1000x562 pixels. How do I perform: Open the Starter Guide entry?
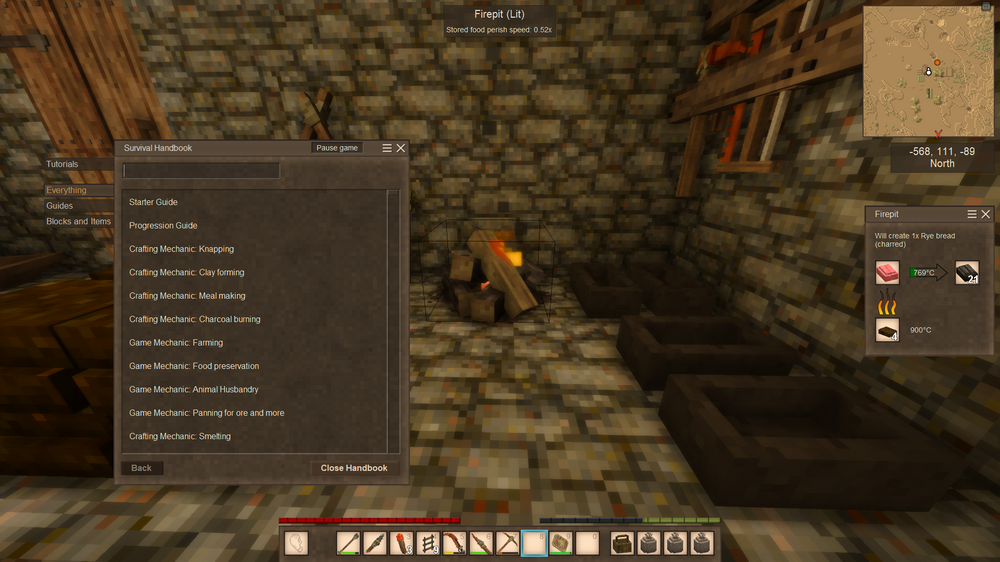pyautogui.click(x=153, y=202)
